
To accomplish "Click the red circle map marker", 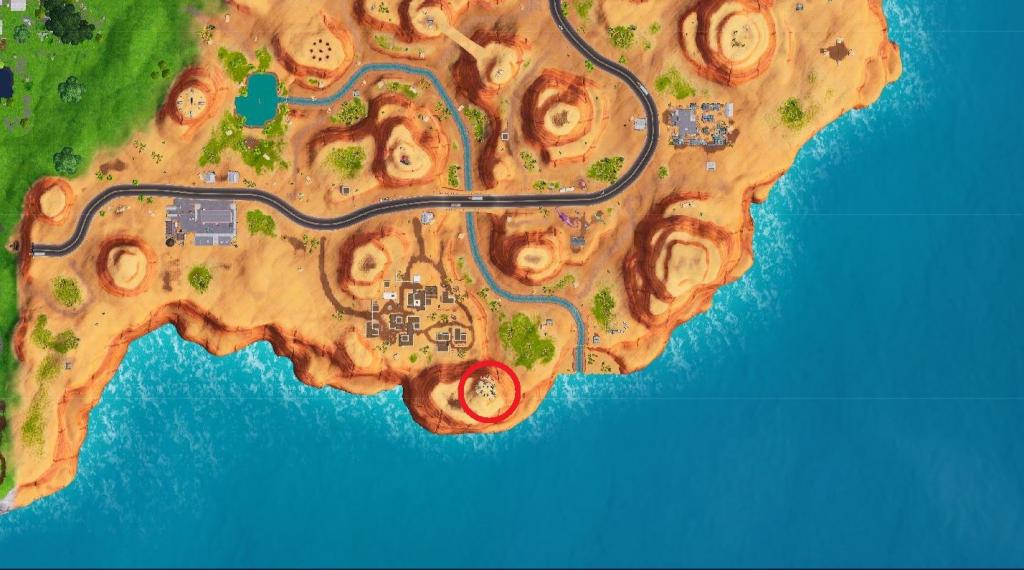I will pos(489,391).
